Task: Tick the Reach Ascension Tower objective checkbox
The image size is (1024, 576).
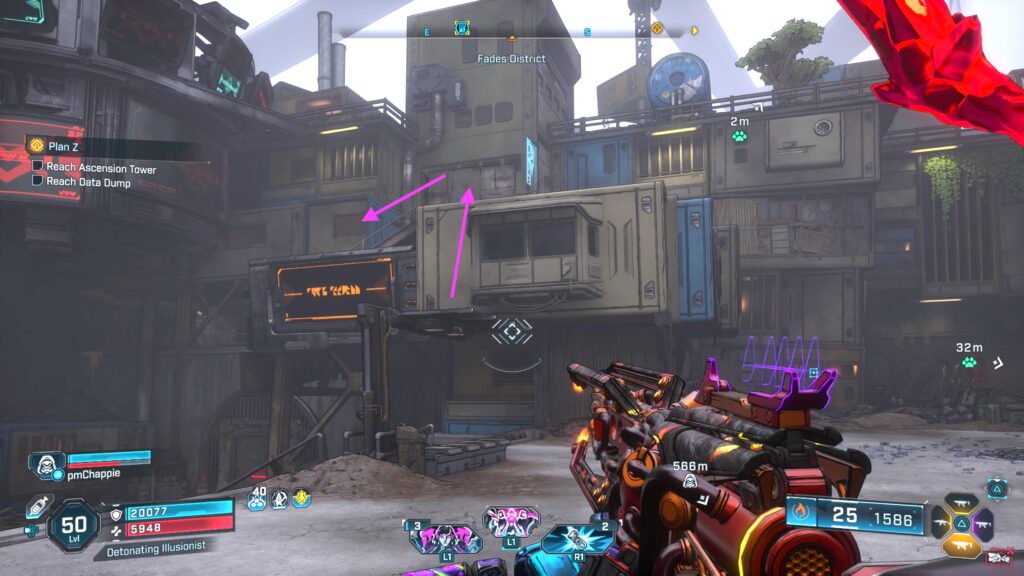Action: point(37,168)
